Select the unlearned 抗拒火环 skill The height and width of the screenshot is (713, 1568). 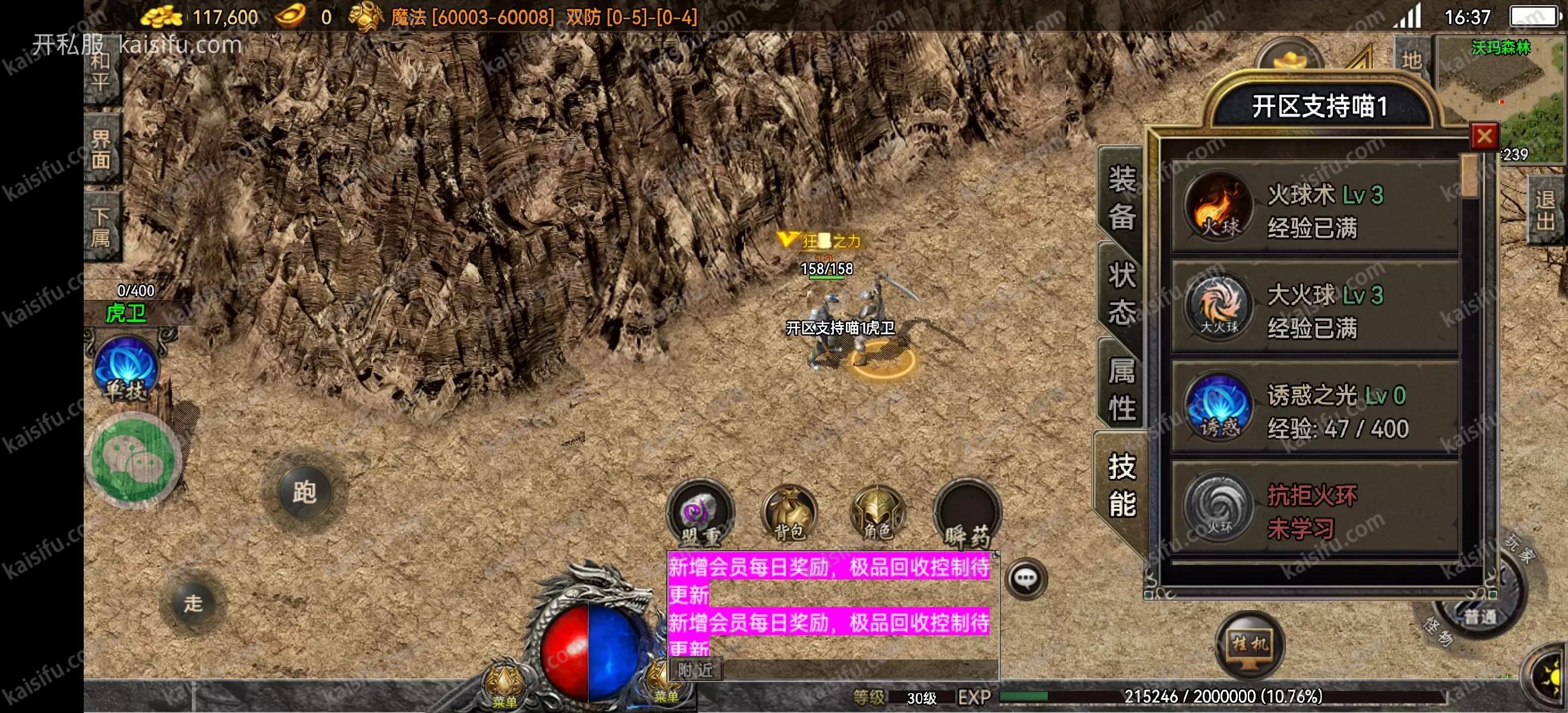coord(1315,510)
